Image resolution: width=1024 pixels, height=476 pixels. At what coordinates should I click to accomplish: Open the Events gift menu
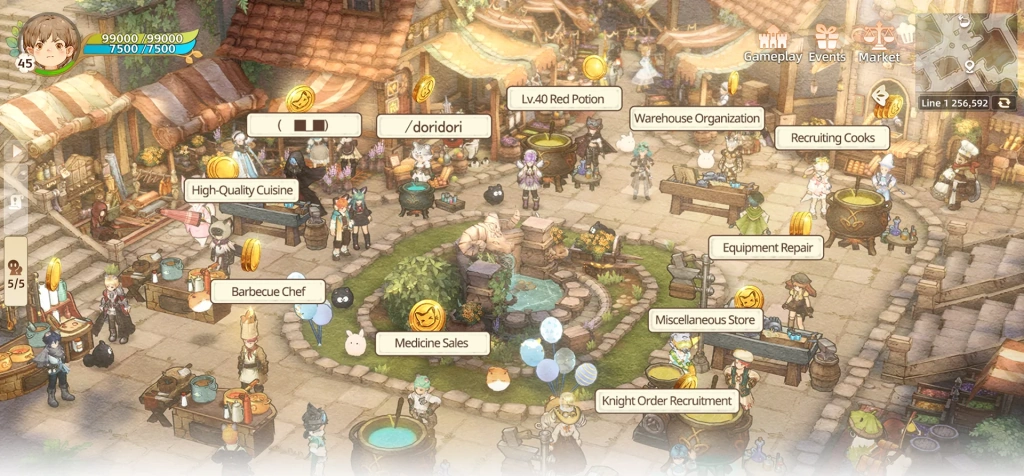[x=827, y=45]
